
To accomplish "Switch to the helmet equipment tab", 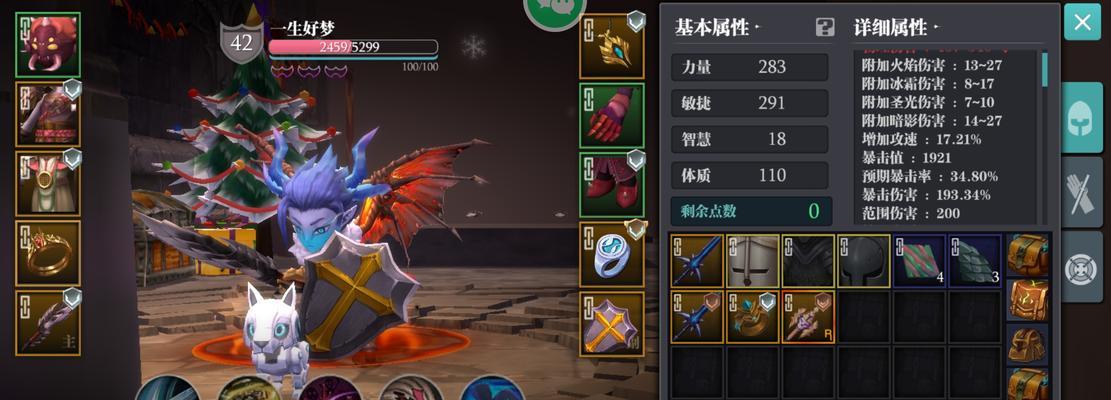I will point(1082,117).
